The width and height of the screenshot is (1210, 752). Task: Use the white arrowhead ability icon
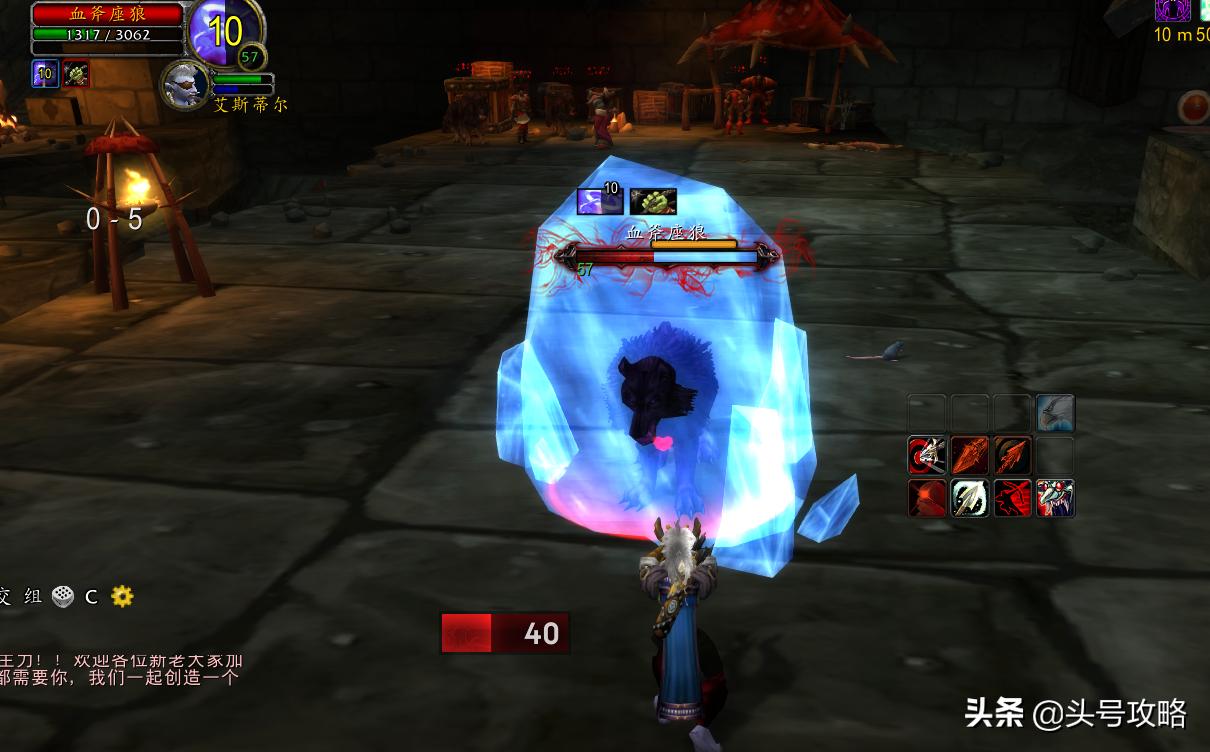click(x=969, y=498)
